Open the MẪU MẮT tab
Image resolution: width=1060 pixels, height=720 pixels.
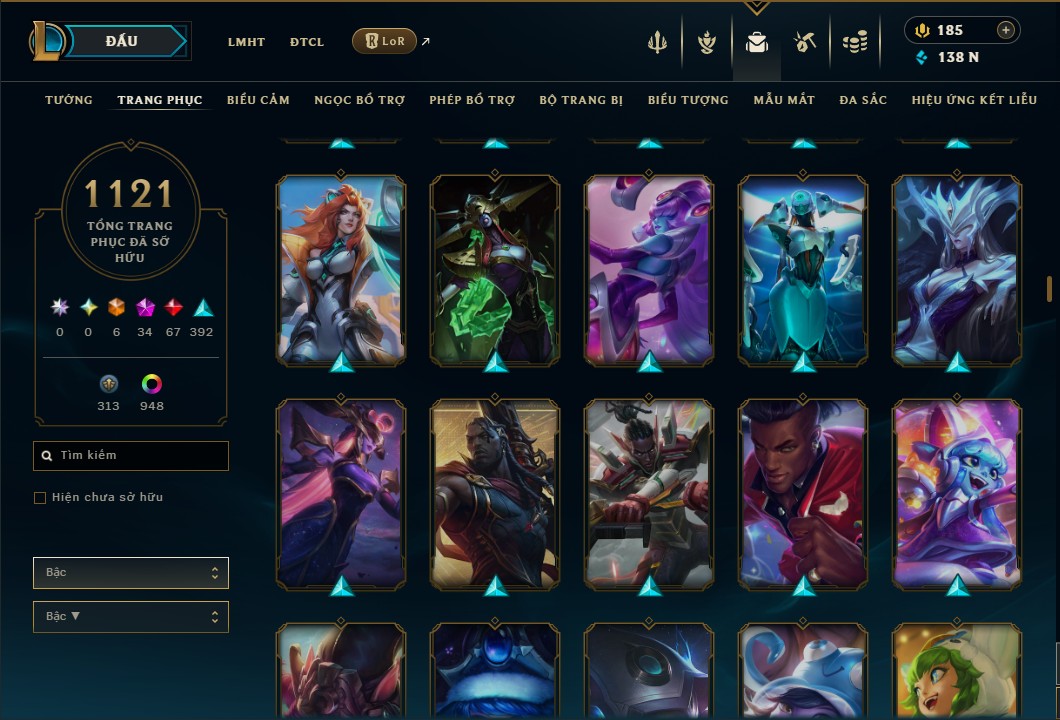[x=784, y=100]
